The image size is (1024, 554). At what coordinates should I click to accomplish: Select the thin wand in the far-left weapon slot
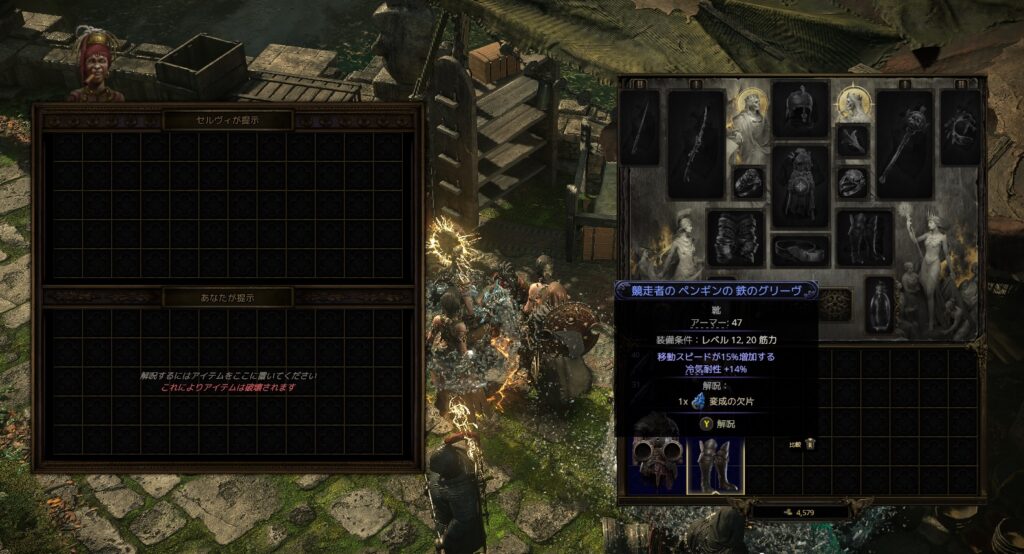[x=640, y=127]
